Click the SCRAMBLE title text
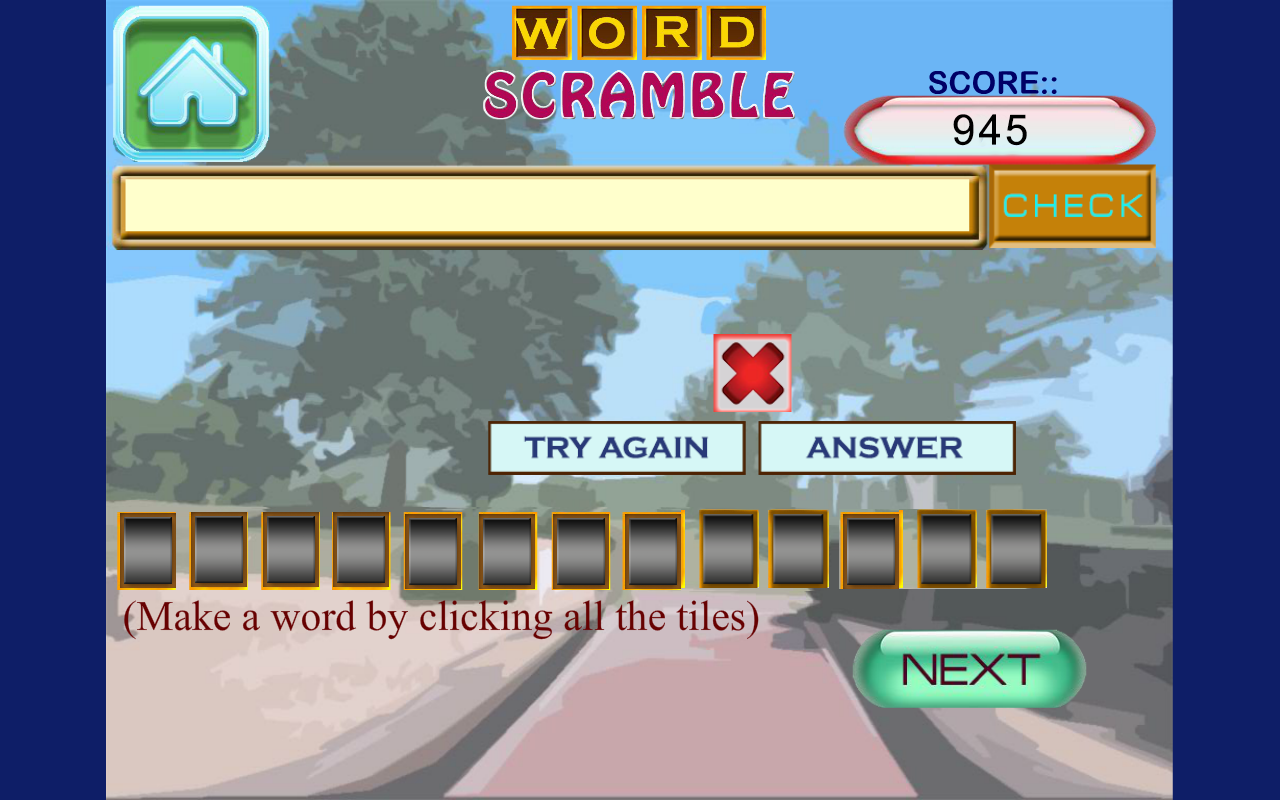The height and width of the screenshot is (800, 1280). pos(640,93)
